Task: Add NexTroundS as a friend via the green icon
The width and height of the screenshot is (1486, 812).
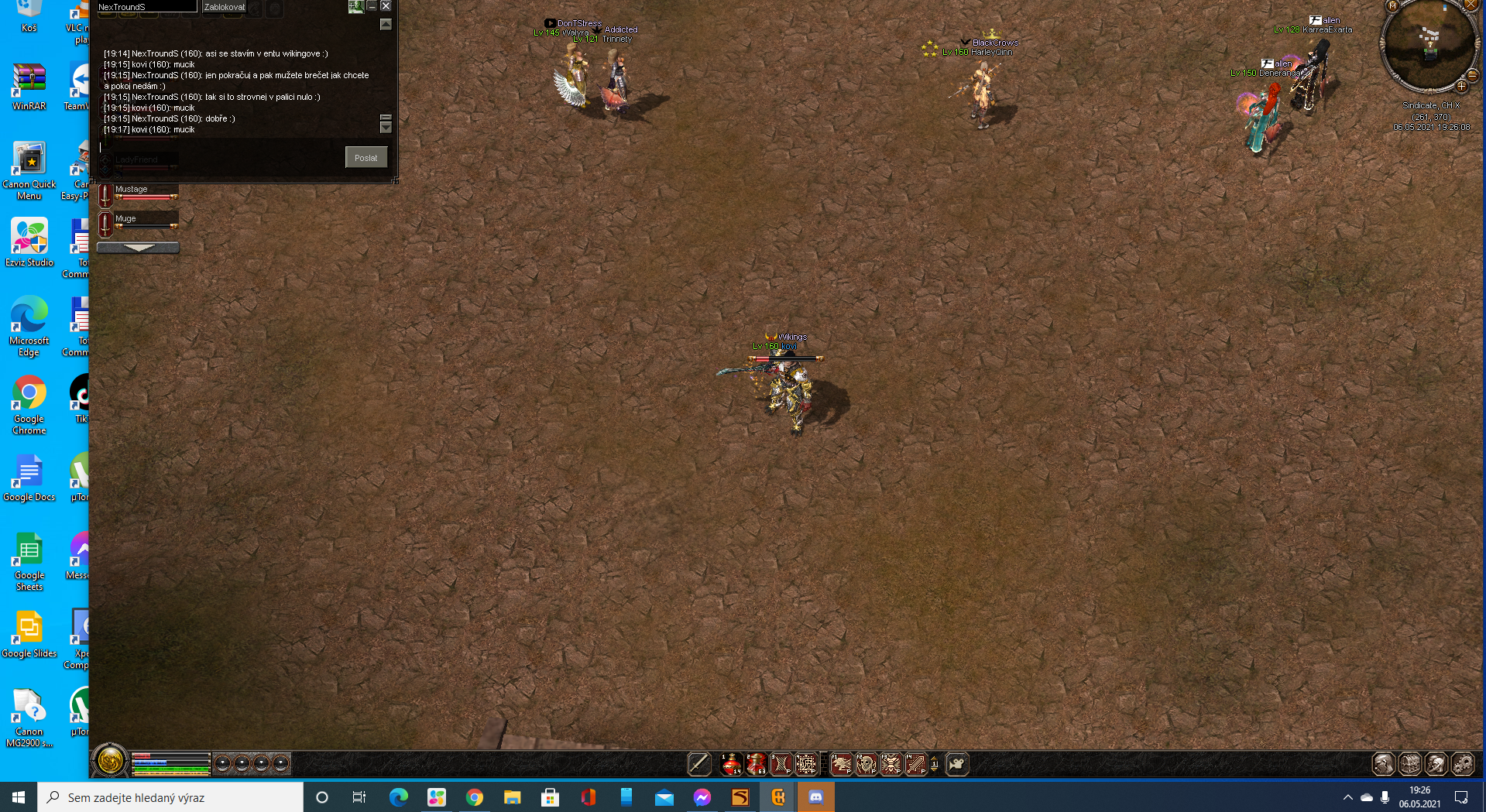Action: point(355,6)
